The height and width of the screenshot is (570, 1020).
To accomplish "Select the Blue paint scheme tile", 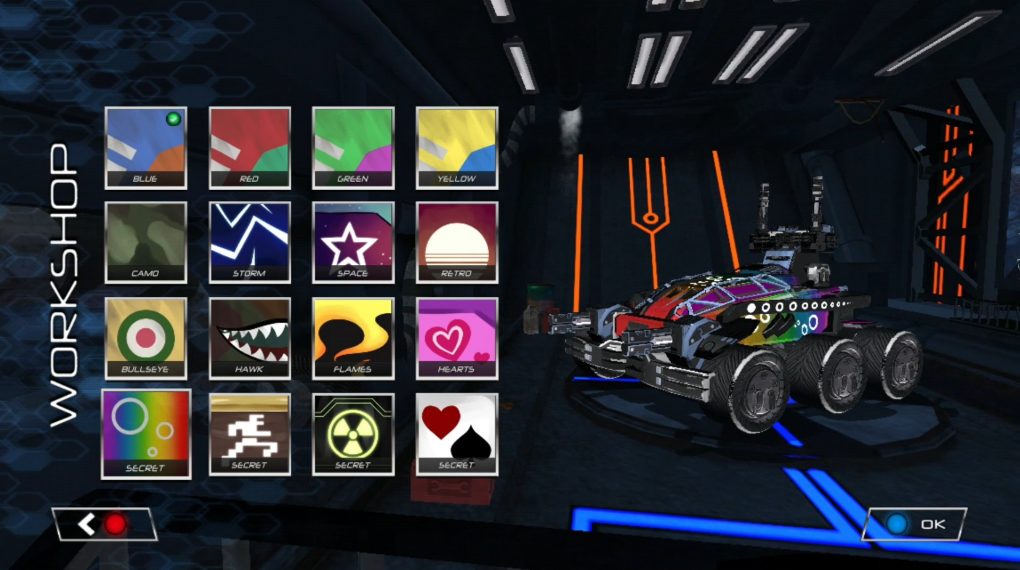I will click(146, 148).
